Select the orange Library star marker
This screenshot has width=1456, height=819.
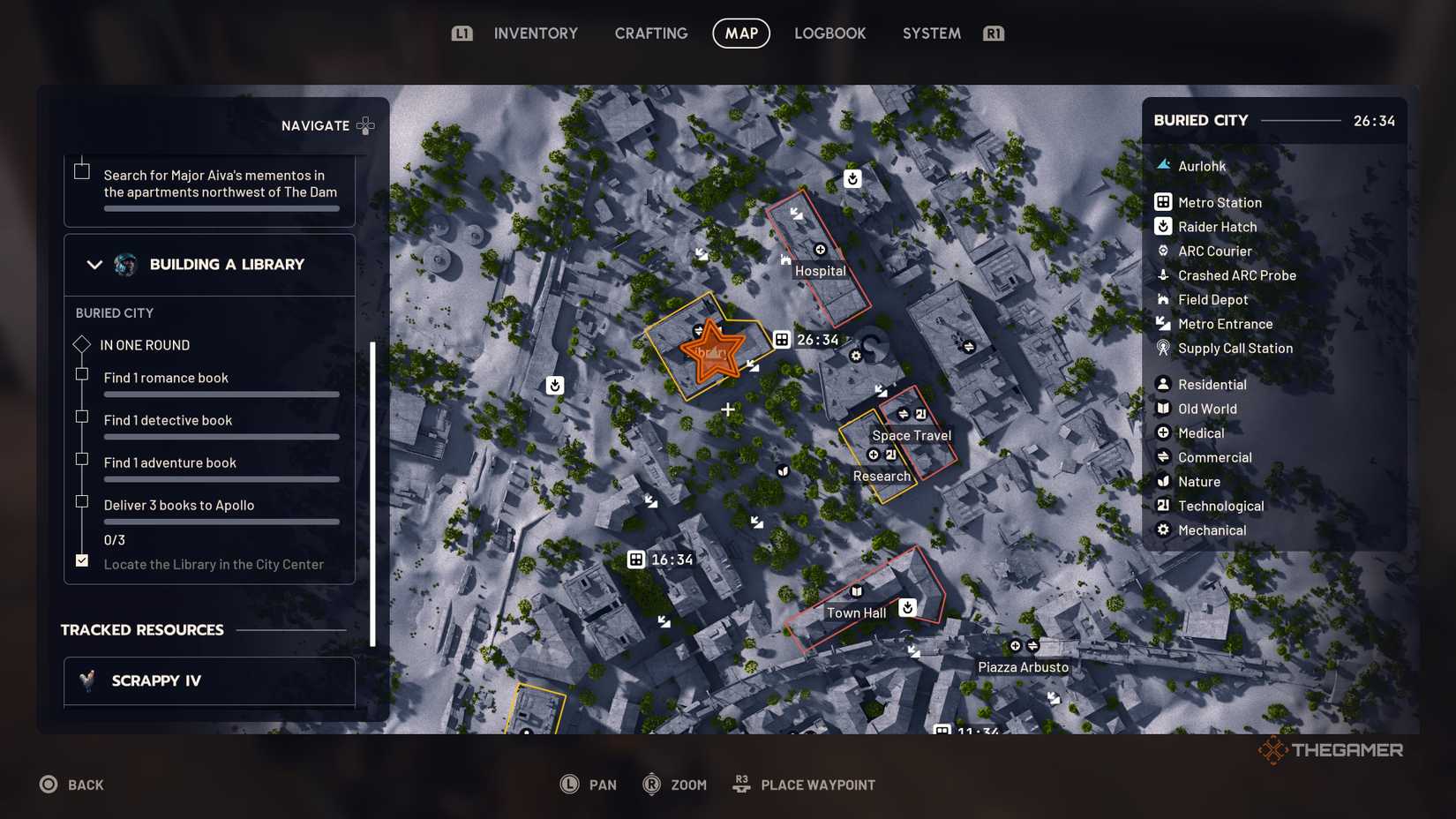[x=711, y=351]
